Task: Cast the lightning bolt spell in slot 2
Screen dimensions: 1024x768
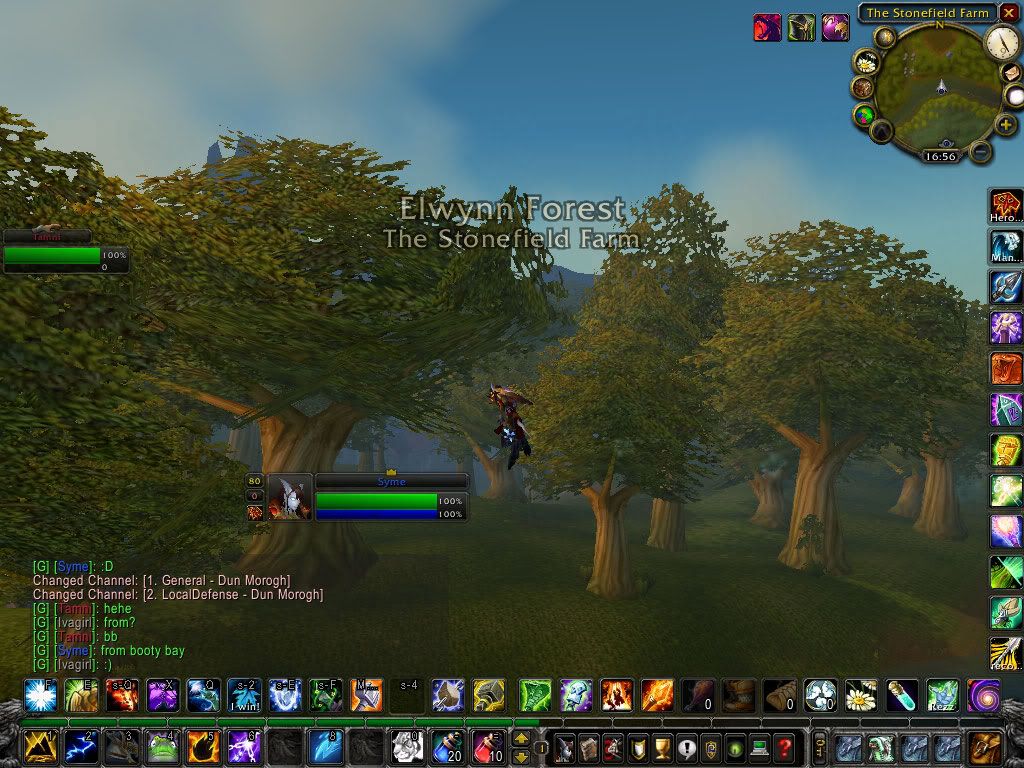Action: (x=80, y=746)
